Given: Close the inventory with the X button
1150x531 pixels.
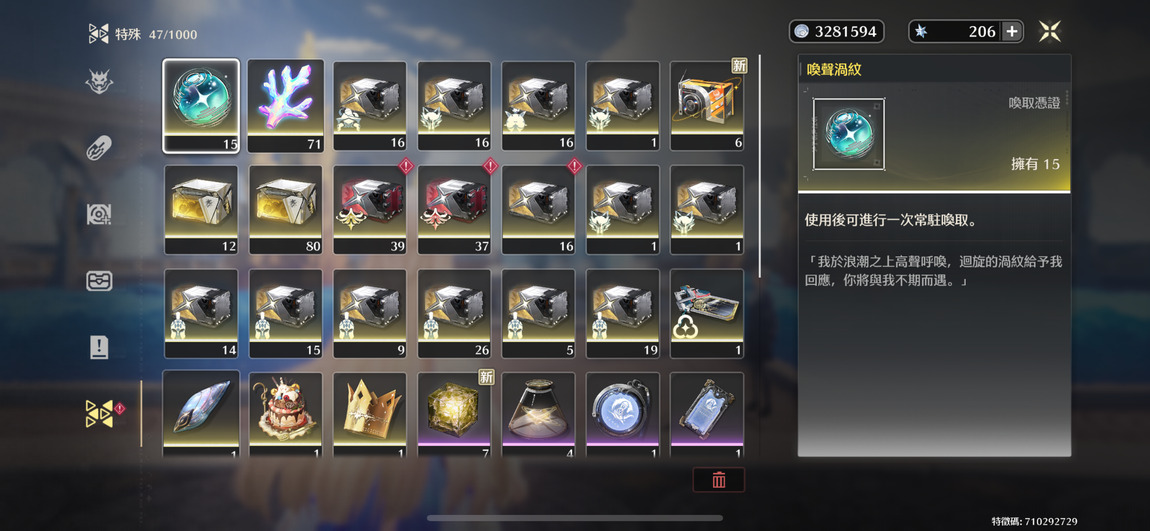Looking at the screenshot, I should 1049,32.
